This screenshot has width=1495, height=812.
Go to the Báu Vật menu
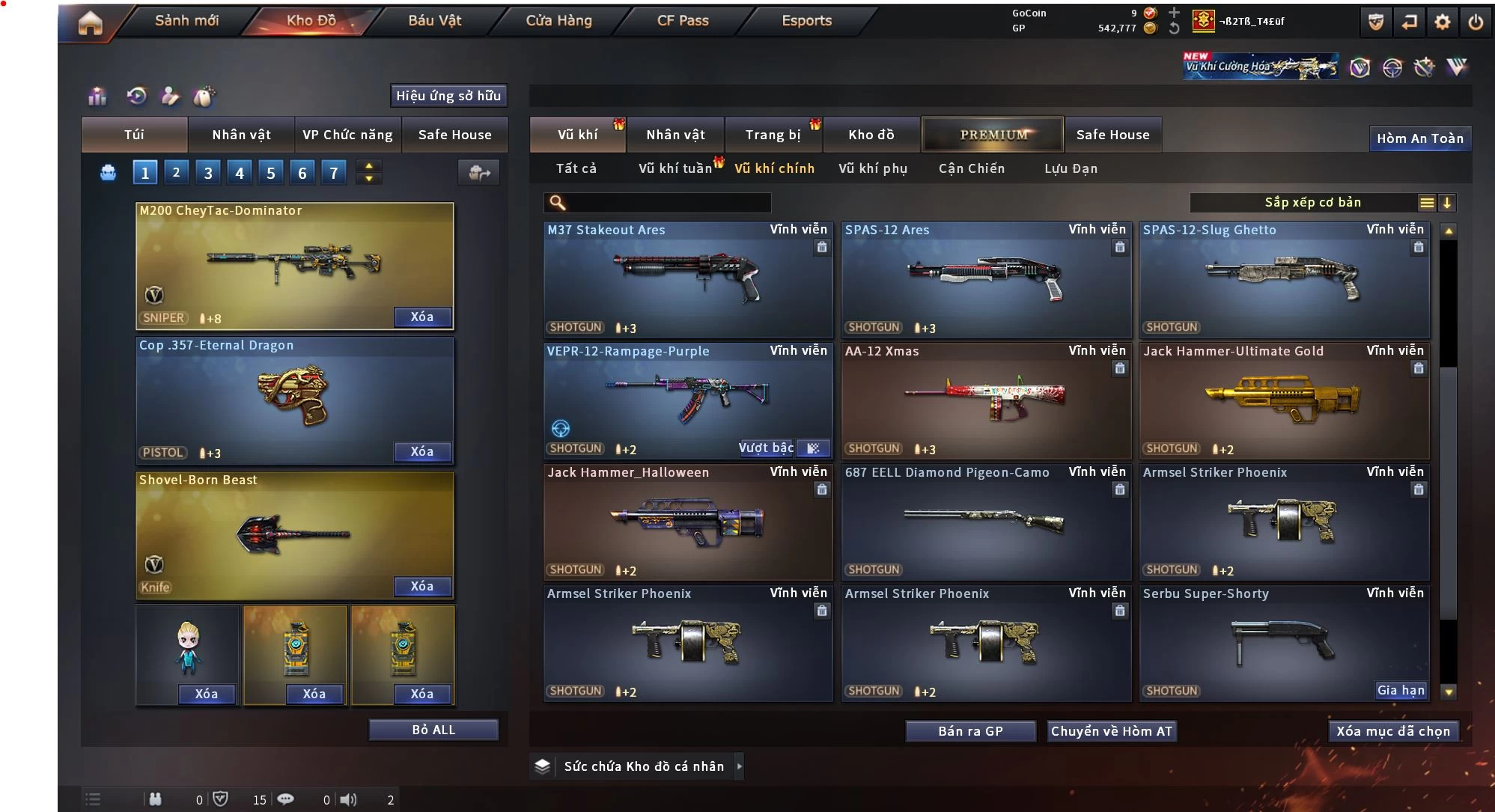(x=434, y=21)
